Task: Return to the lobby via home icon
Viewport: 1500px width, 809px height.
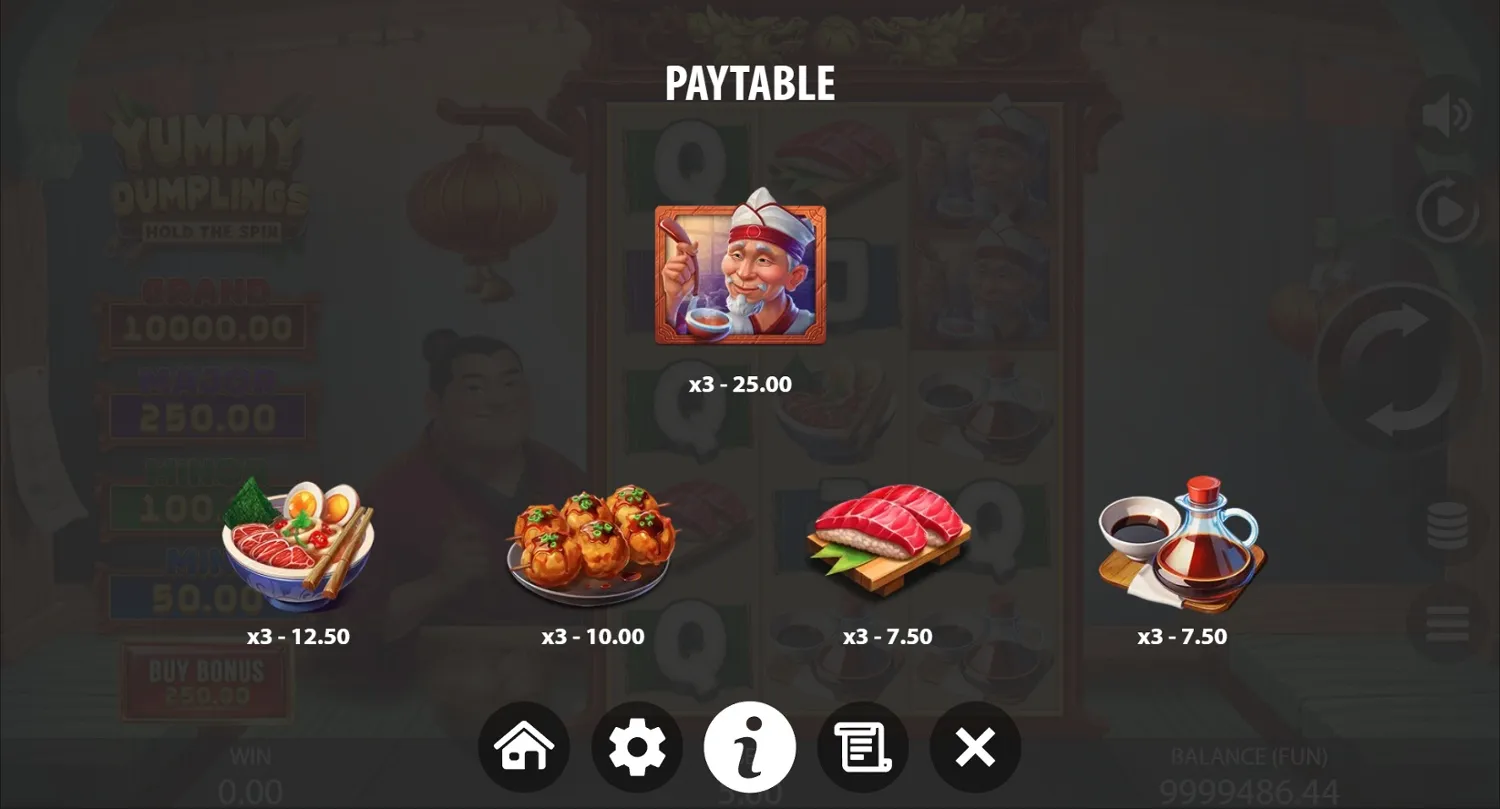Action: coord(524,746)
